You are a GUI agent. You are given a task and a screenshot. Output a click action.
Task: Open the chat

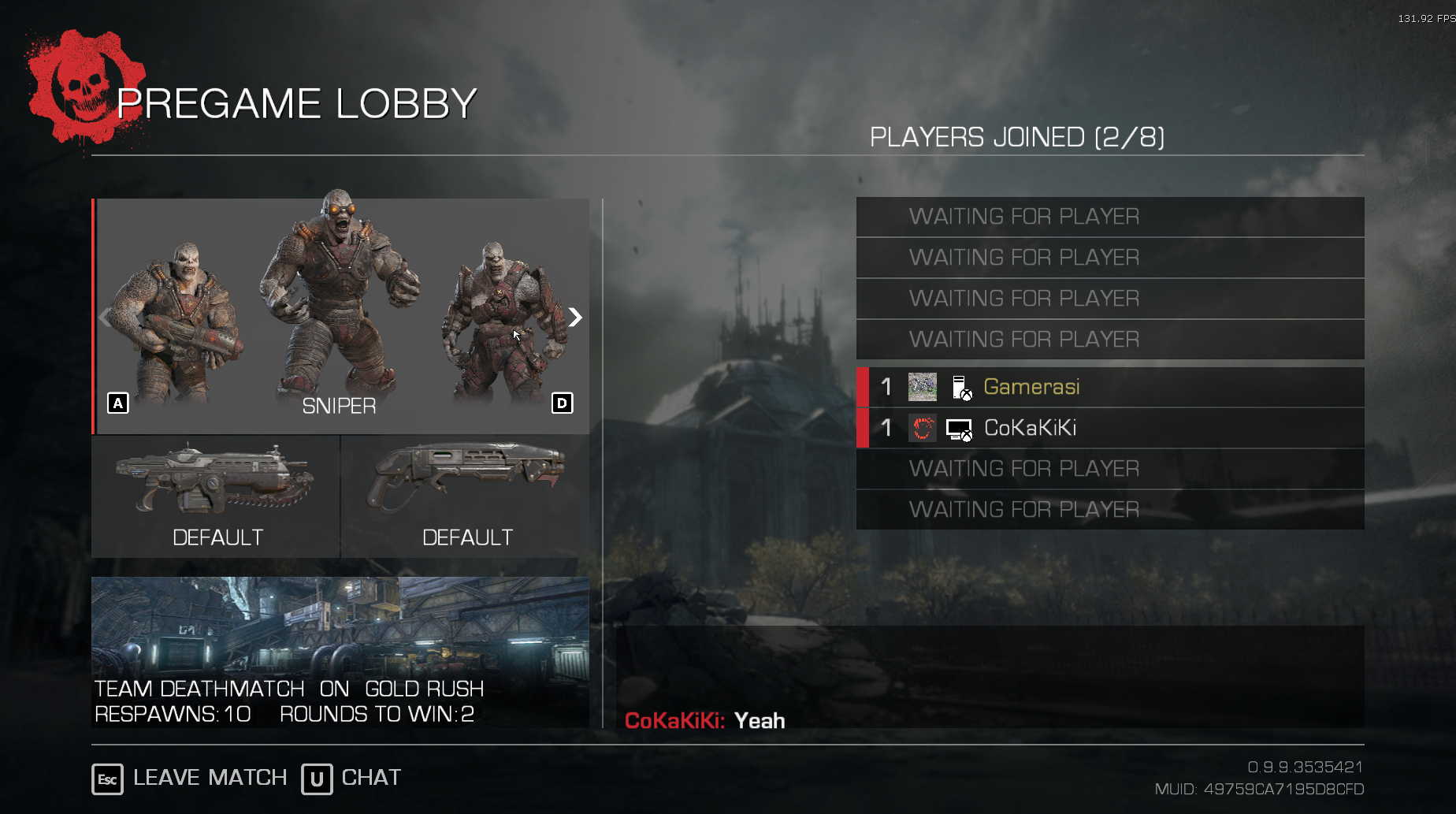[351, 779]
